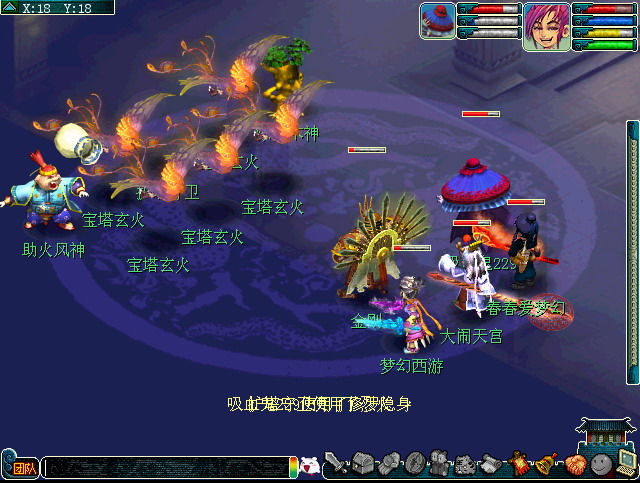Click the chat input box

[165, 467]
